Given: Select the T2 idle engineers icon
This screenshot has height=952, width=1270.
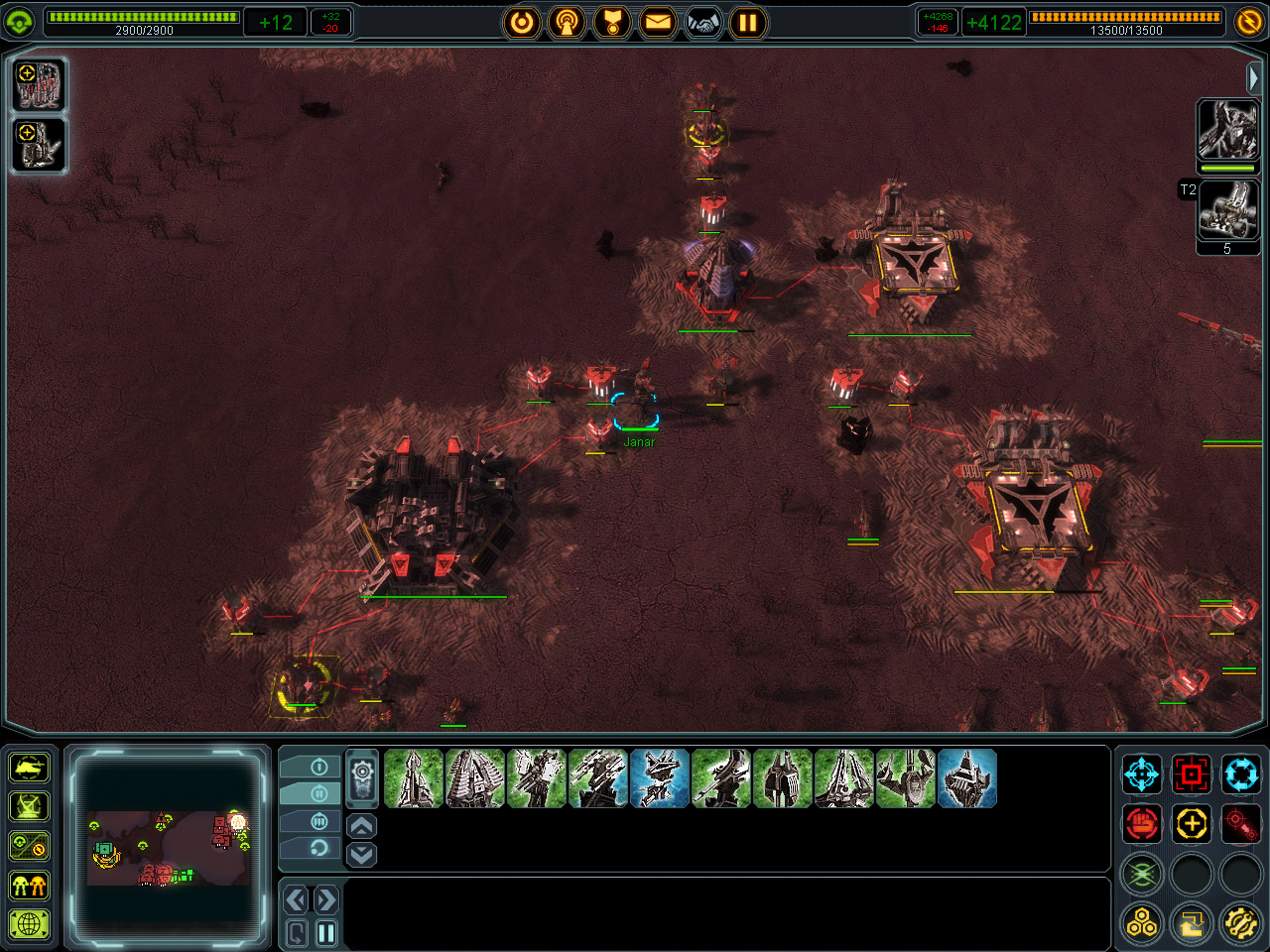Looking at the screenshot, I should pyautogui.click(x=1228, y=210).
